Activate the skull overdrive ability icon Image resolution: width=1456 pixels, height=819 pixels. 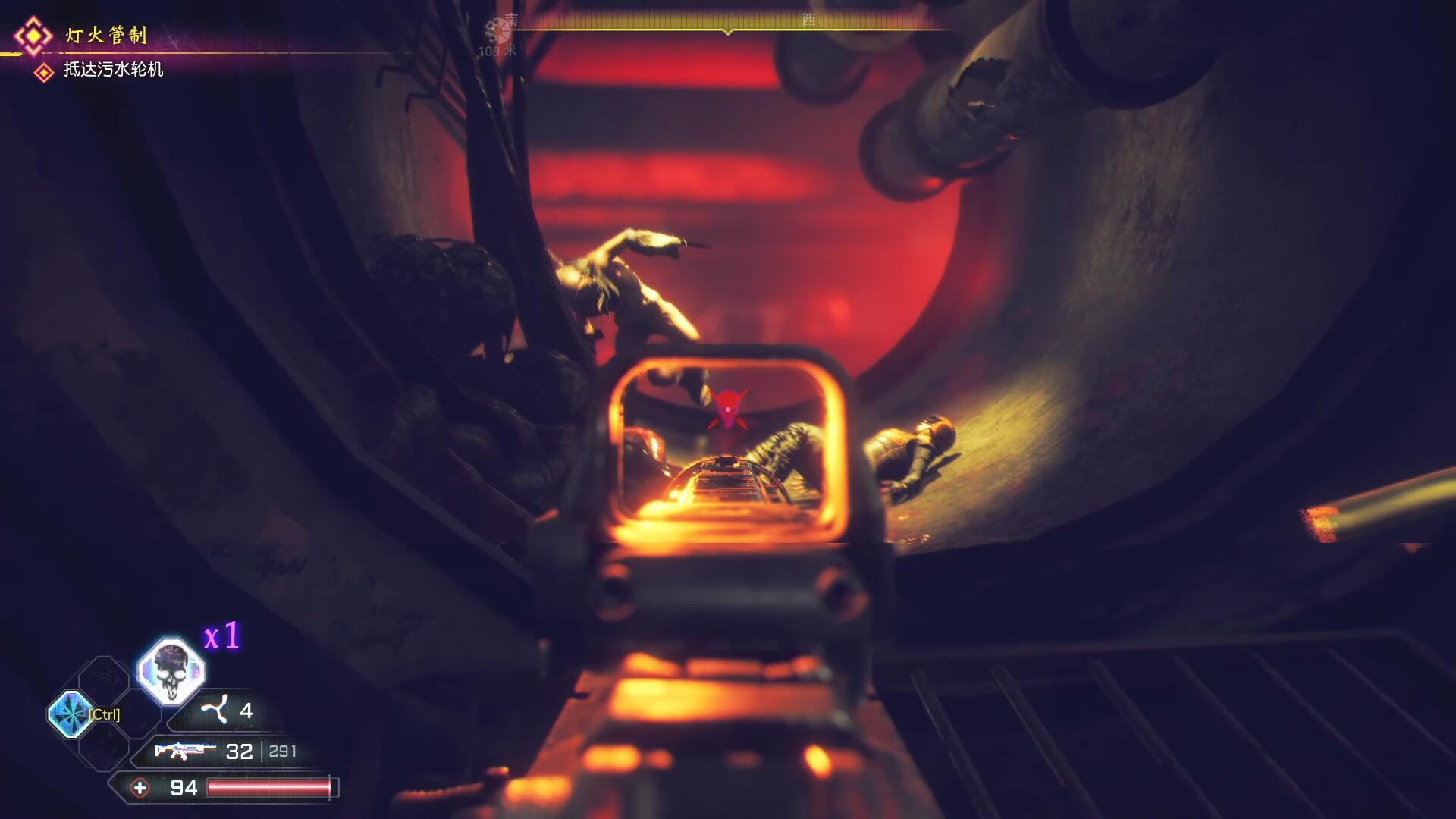click(x=171, y=671)
